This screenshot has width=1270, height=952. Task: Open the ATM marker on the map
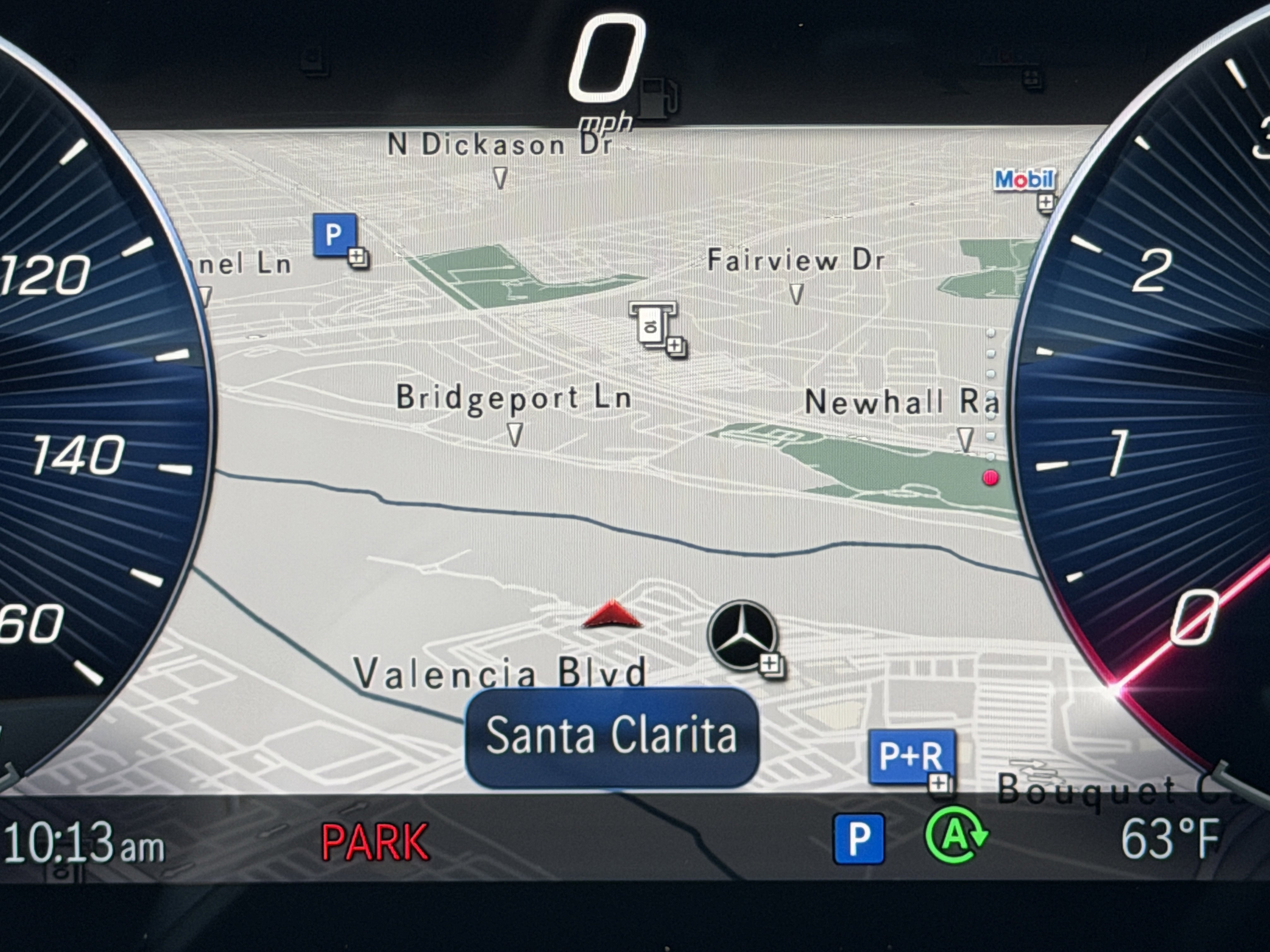pyautogui.click(x=653, y=325)
